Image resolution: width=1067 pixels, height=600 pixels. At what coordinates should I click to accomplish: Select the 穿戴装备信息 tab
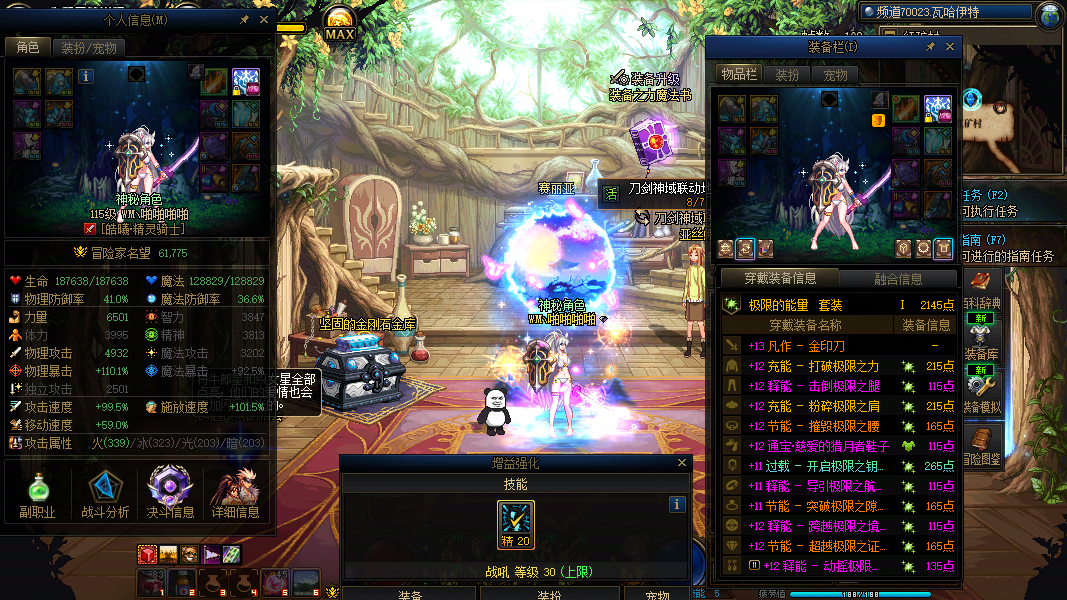779,279
